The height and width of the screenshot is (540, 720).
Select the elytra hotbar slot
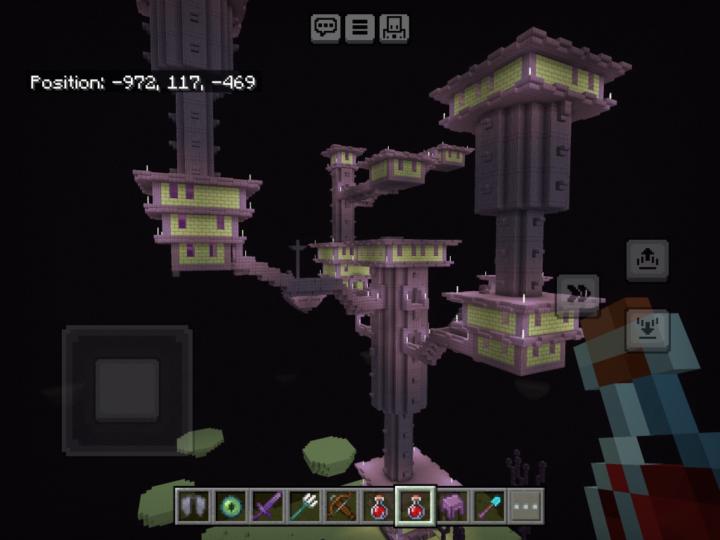pyautogui.click(x=192, y=507)
